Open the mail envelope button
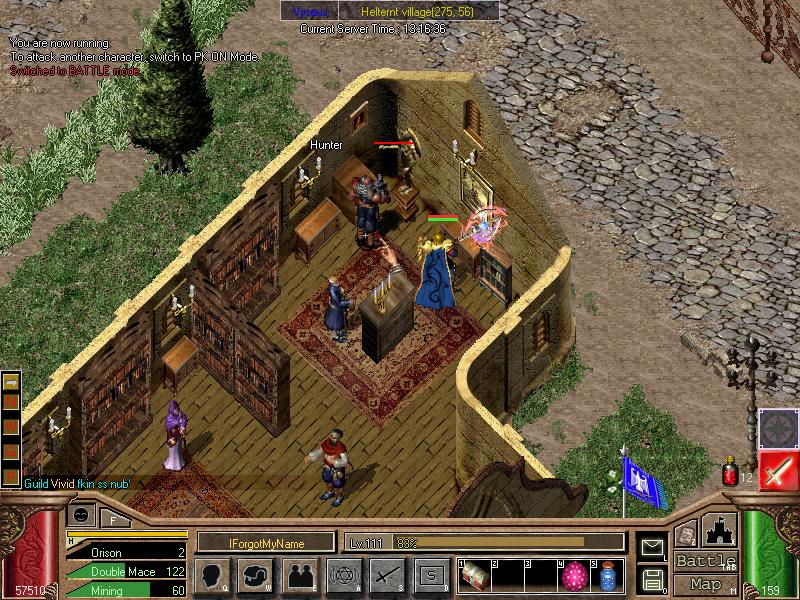This screenshot has width=800, height=600. point(652,547)
